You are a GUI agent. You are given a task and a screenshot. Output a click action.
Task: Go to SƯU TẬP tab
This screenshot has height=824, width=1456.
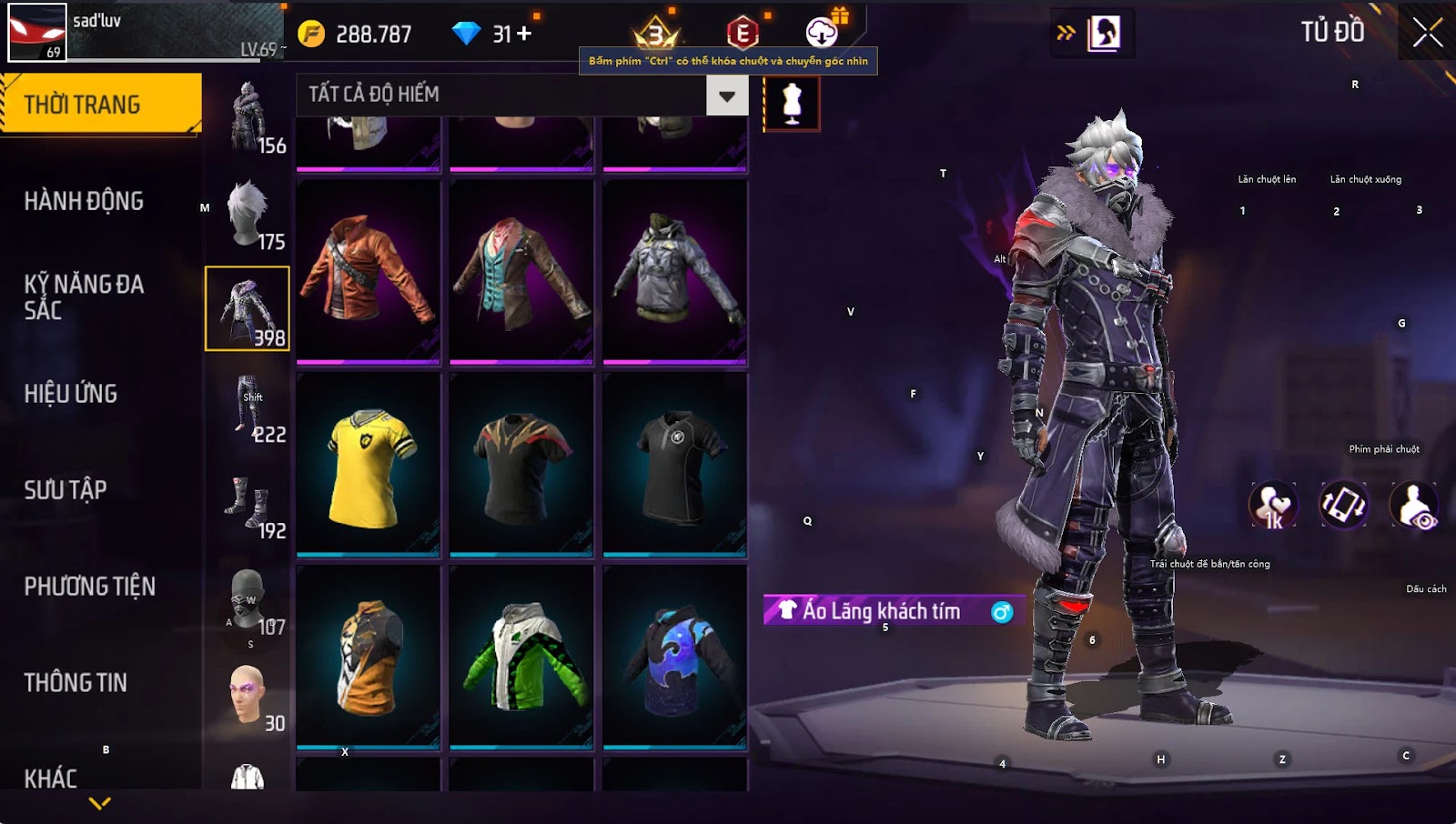tap(66, 490)
